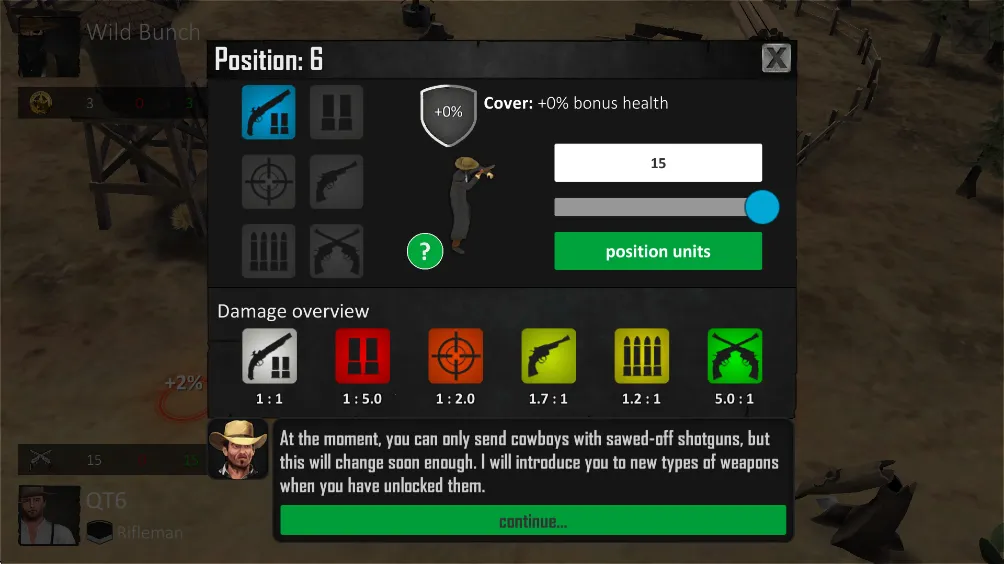Select the red shells damage overview icon
The height and width of the screenshot is (564, 1004).
(x=363, y=356)
